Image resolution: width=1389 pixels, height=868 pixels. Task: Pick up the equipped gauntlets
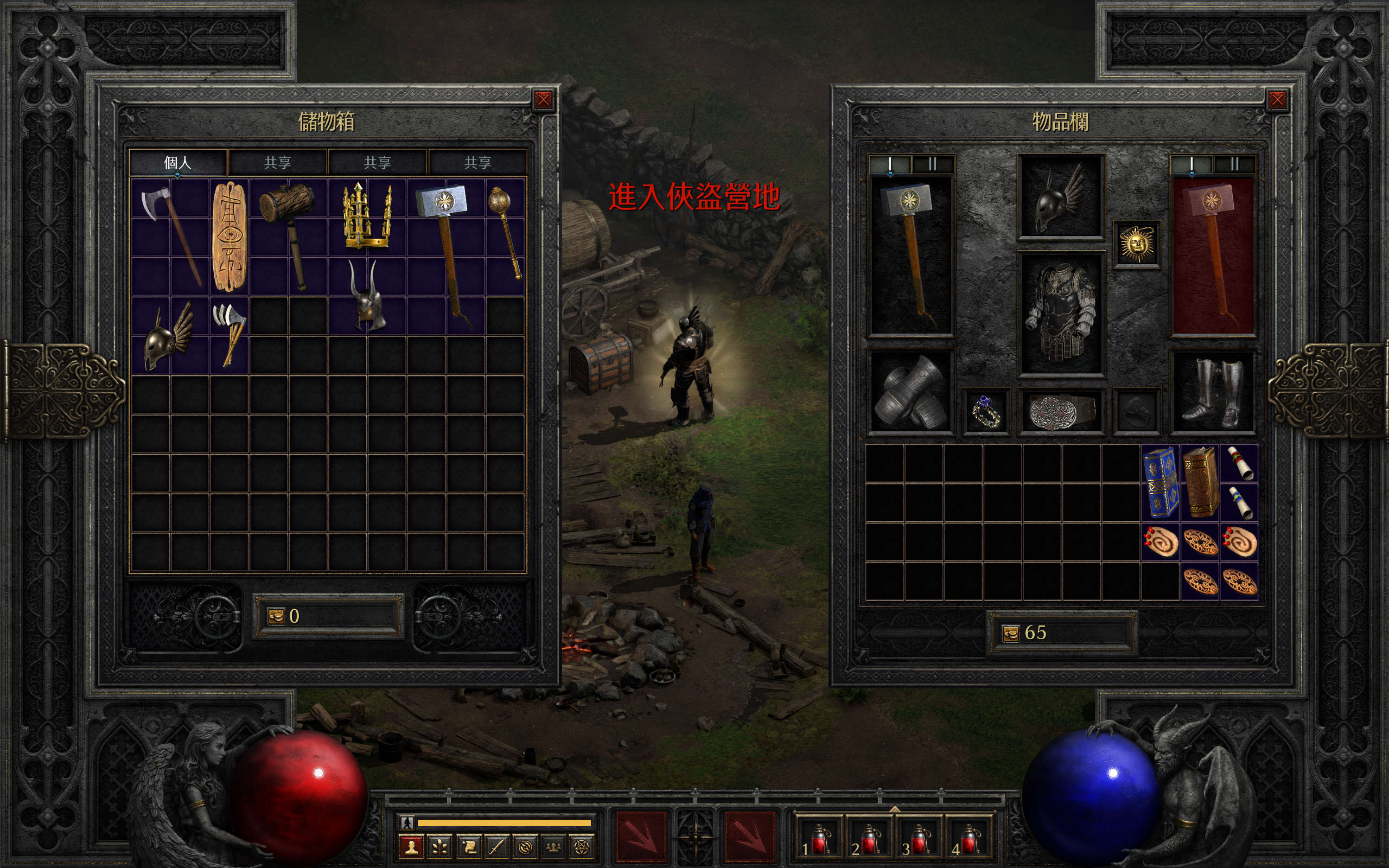coord(910,392)
